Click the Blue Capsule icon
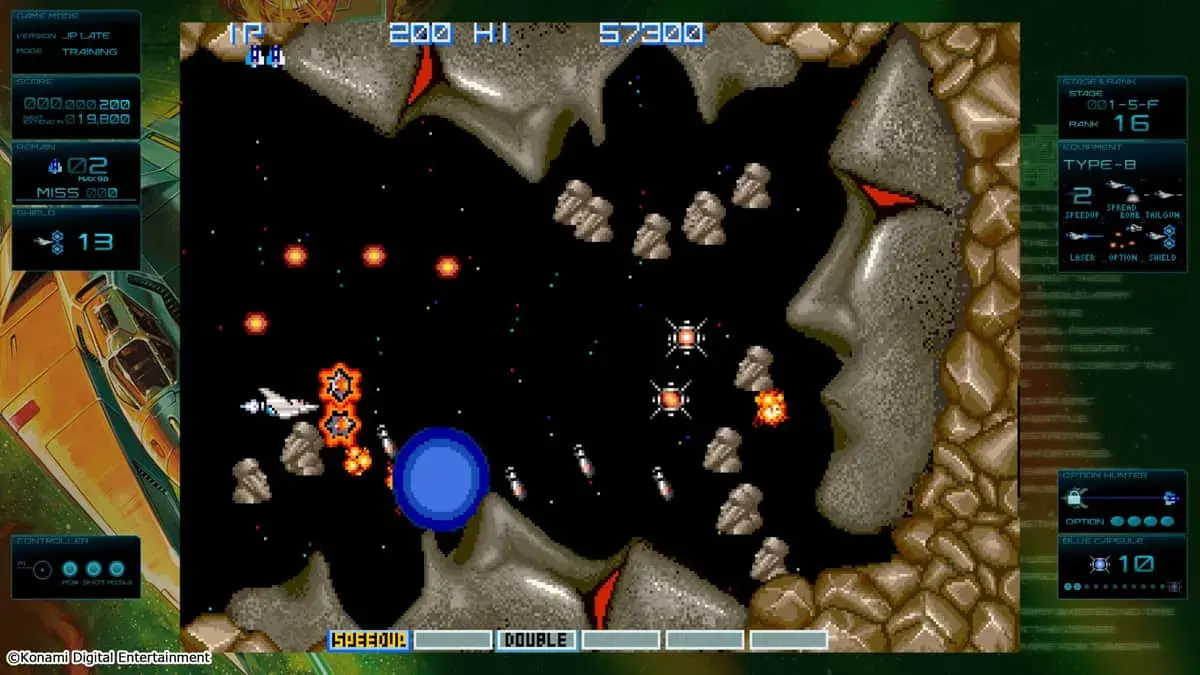 click(x=1099, y=564)
